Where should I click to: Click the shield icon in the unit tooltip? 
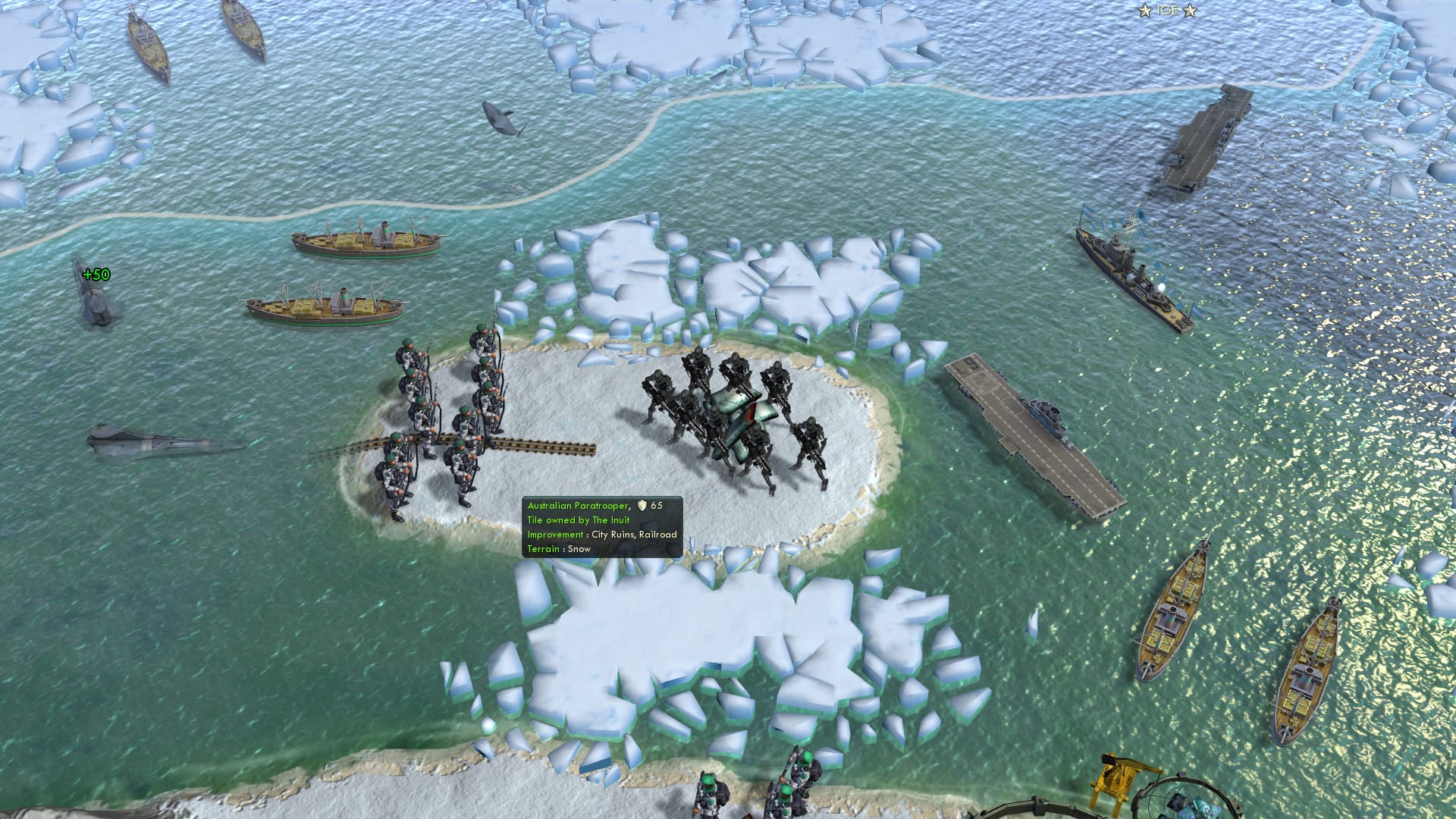pyautogui.click(x=641, y=505)
